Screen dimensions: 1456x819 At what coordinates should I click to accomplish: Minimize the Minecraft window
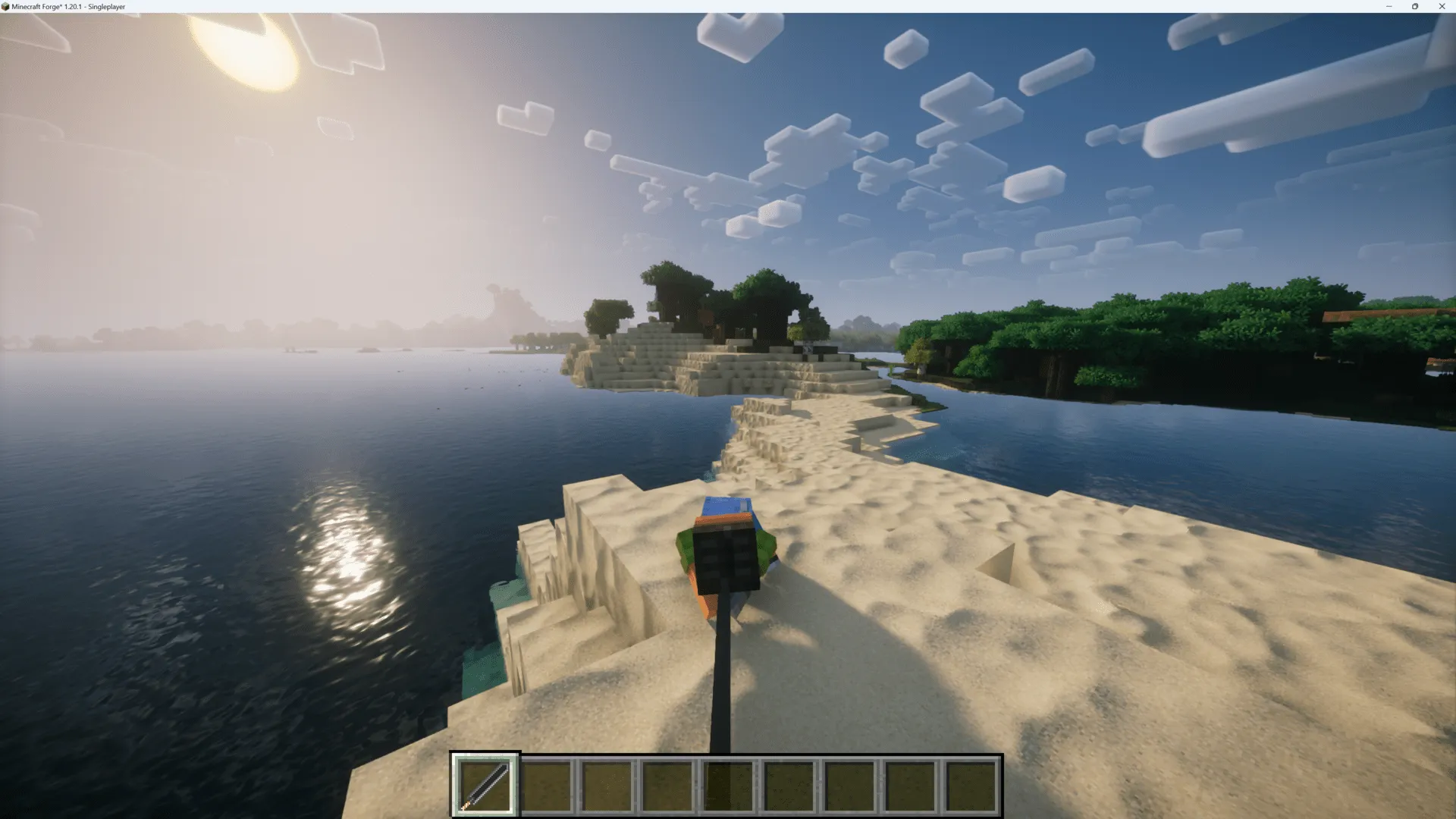[1389, 6]
